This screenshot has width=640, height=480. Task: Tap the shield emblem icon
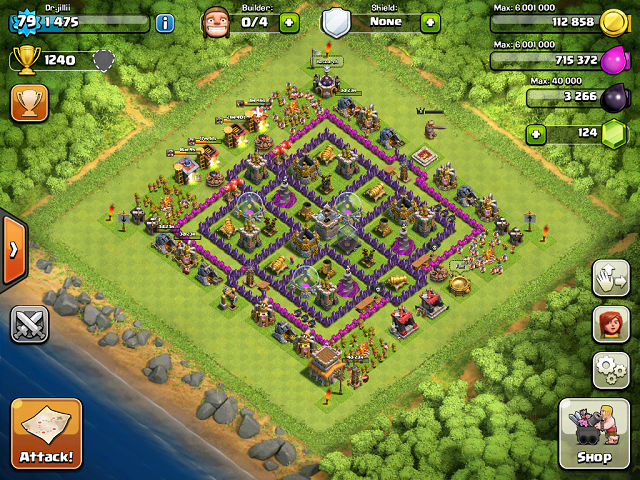[x=336, y=22]
